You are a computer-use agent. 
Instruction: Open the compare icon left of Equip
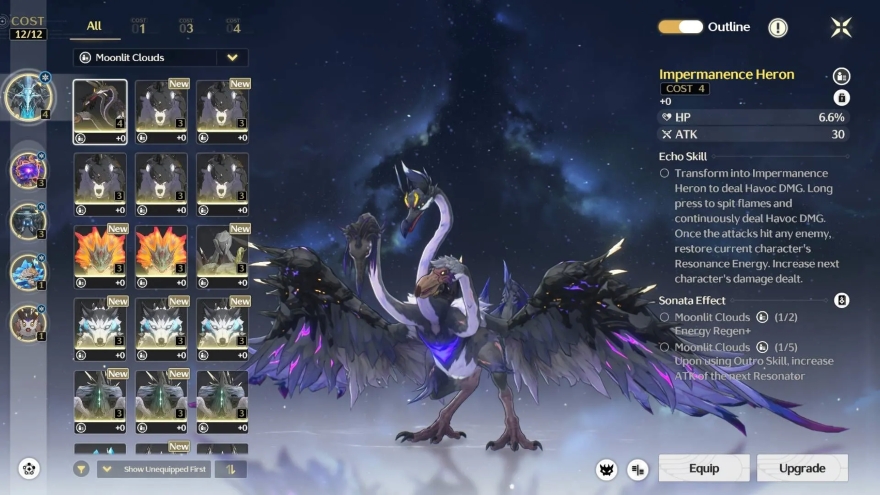point(637,469)
